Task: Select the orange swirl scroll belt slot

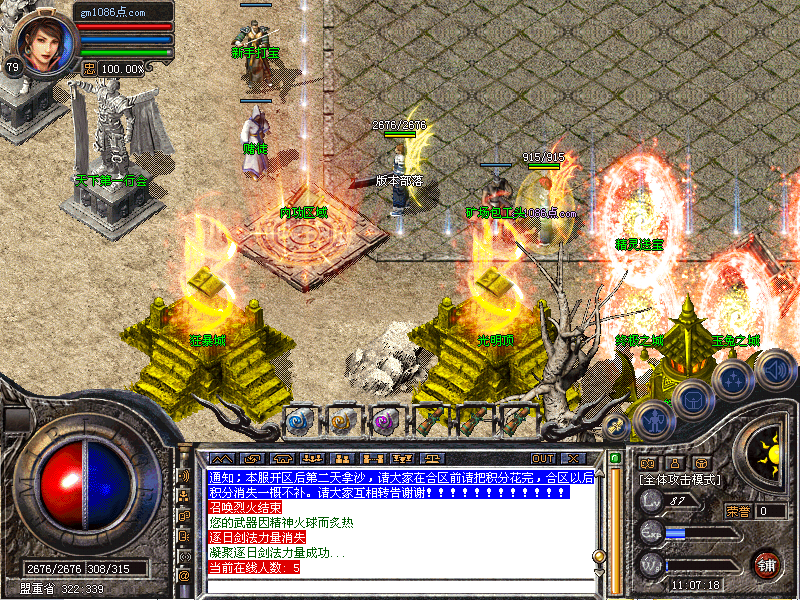Action: pyautogui.click(x=342, y=421)
